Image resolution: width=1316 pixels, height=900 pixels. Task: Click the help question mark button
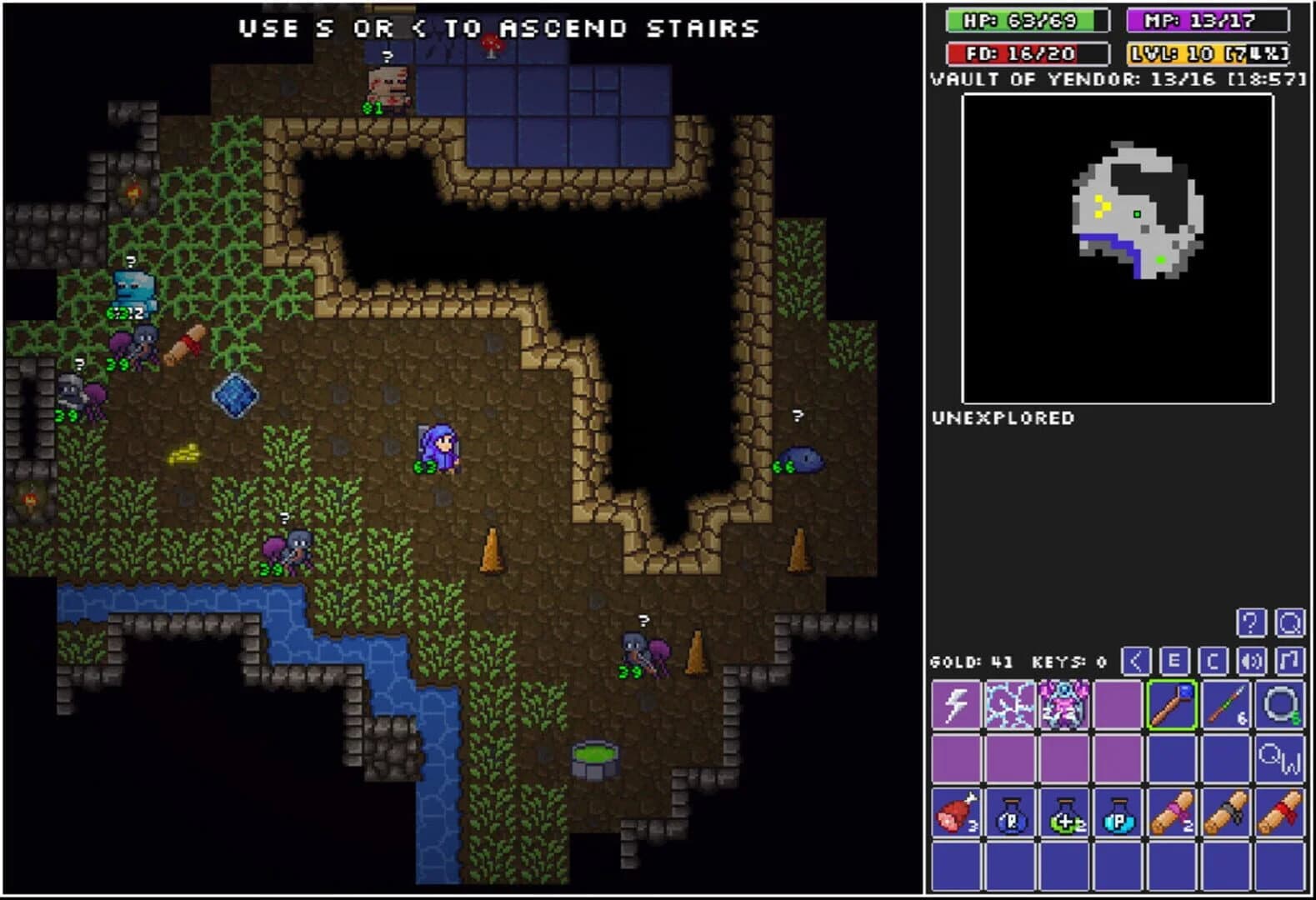coord(1252,622)
